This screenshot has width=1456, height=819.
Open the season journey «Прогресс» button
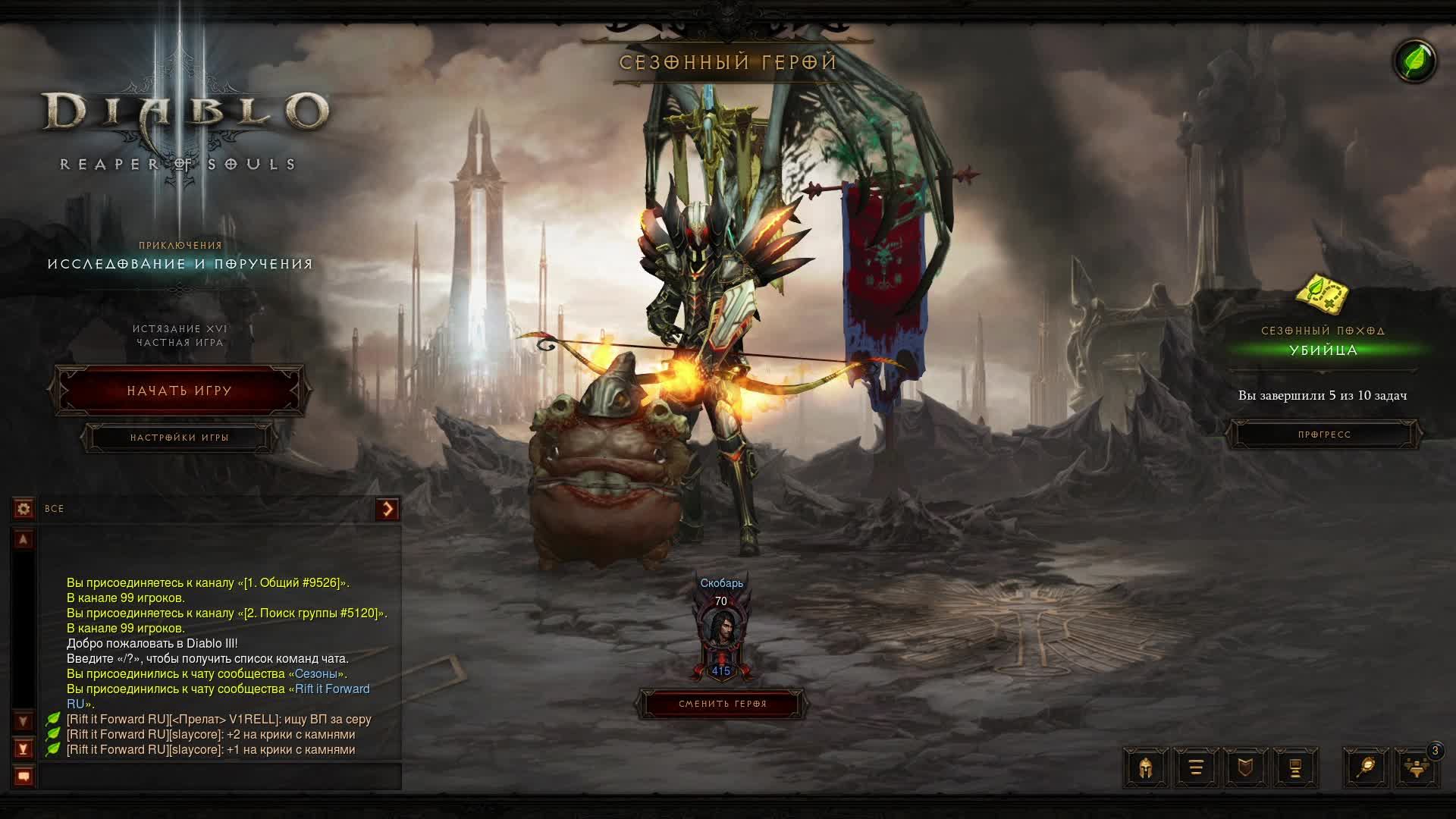pyautogui.click(x=1324, y=435)
